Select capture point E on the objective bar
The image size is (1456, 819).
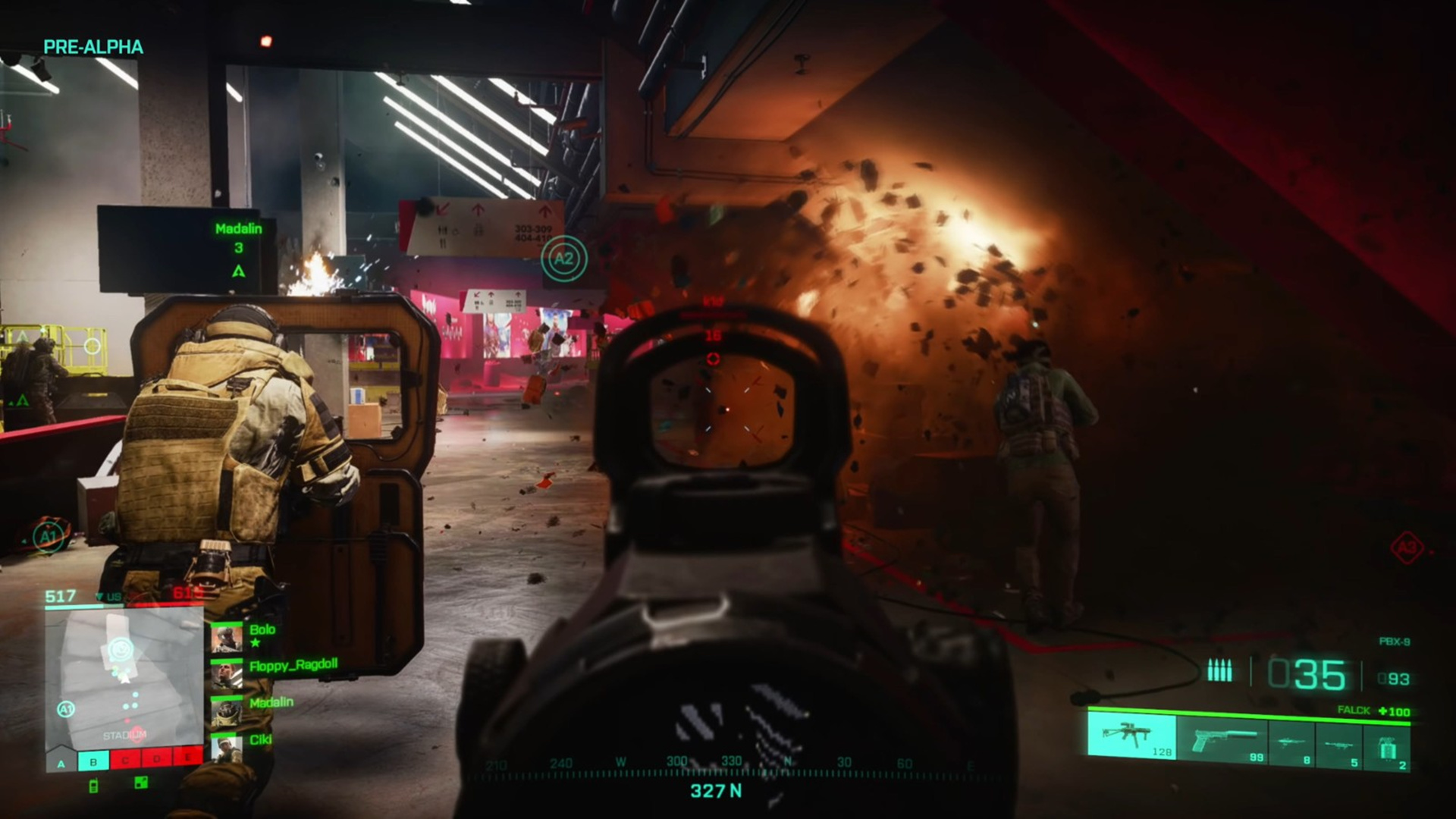187,757
